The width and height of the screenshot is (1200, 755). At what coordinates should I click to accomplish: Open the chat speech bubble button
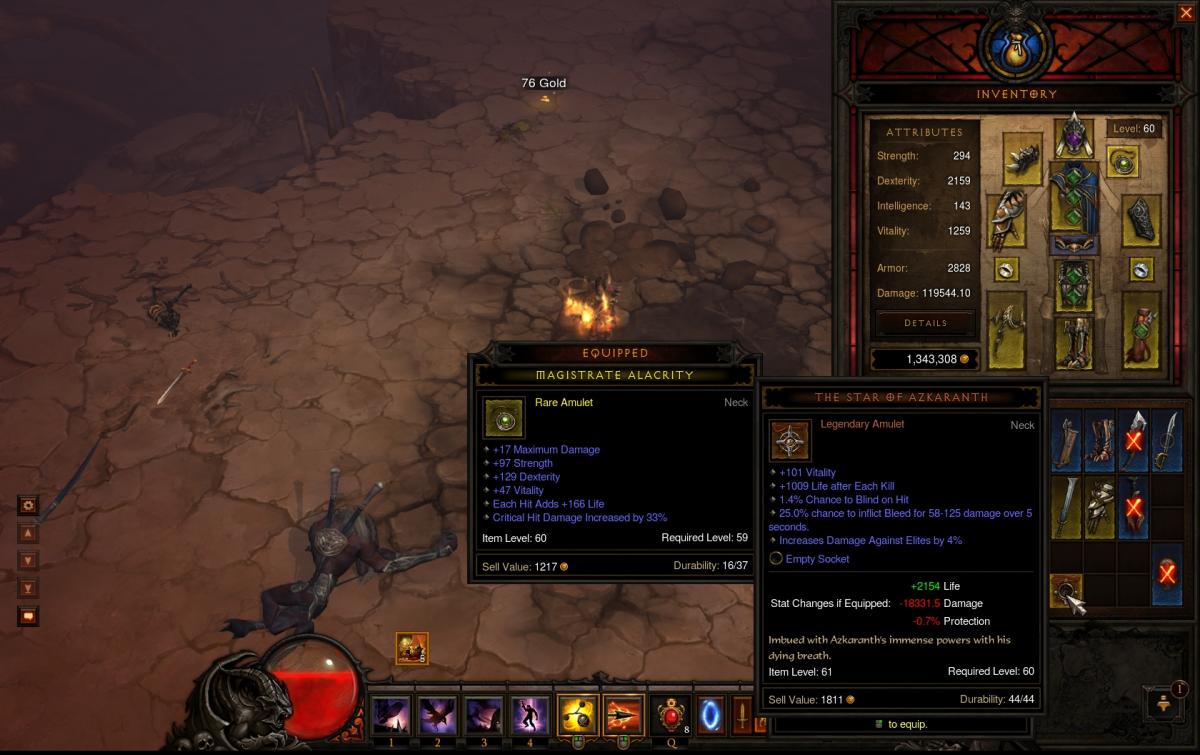point(28,616)
